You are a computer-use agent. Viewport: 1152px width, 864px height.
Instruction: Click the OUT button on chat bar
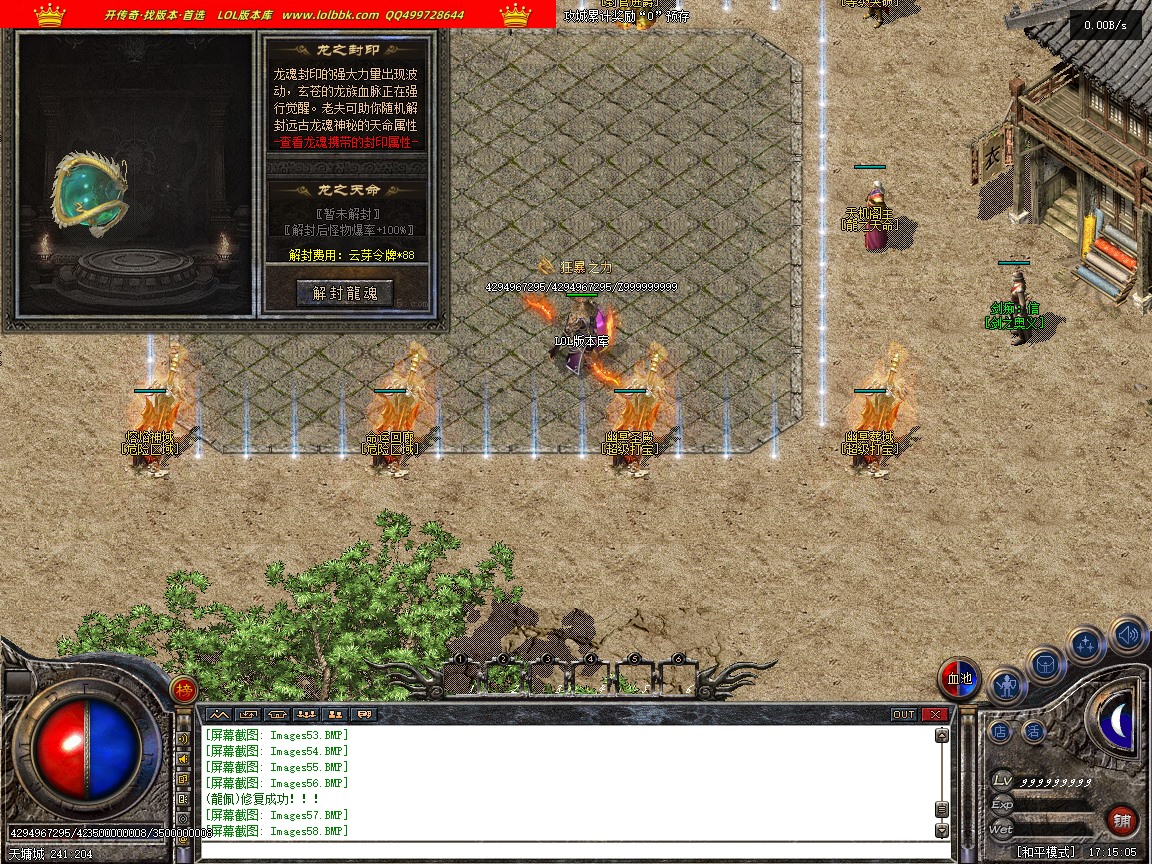[x=903, y=714]
